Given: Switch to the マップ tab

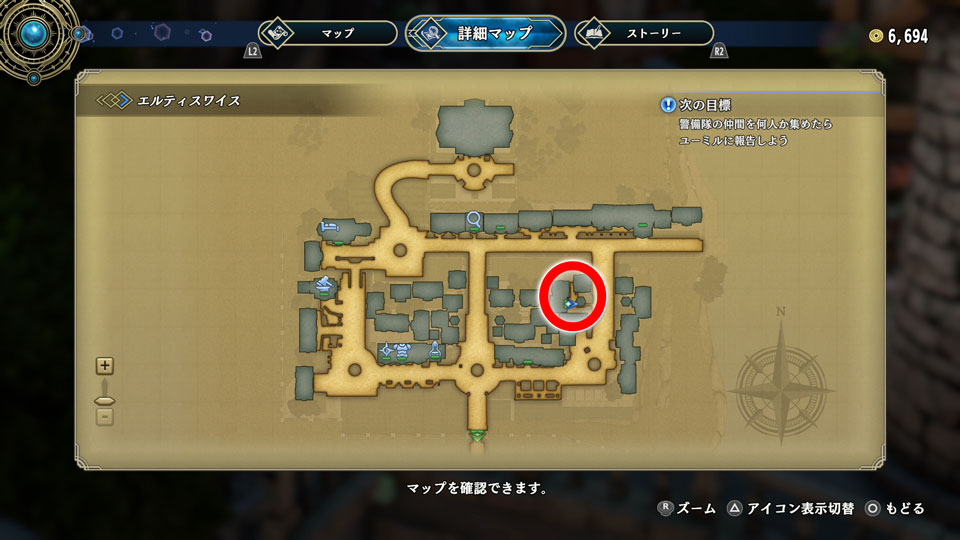Looking at the screenshot, I should 328,33.
